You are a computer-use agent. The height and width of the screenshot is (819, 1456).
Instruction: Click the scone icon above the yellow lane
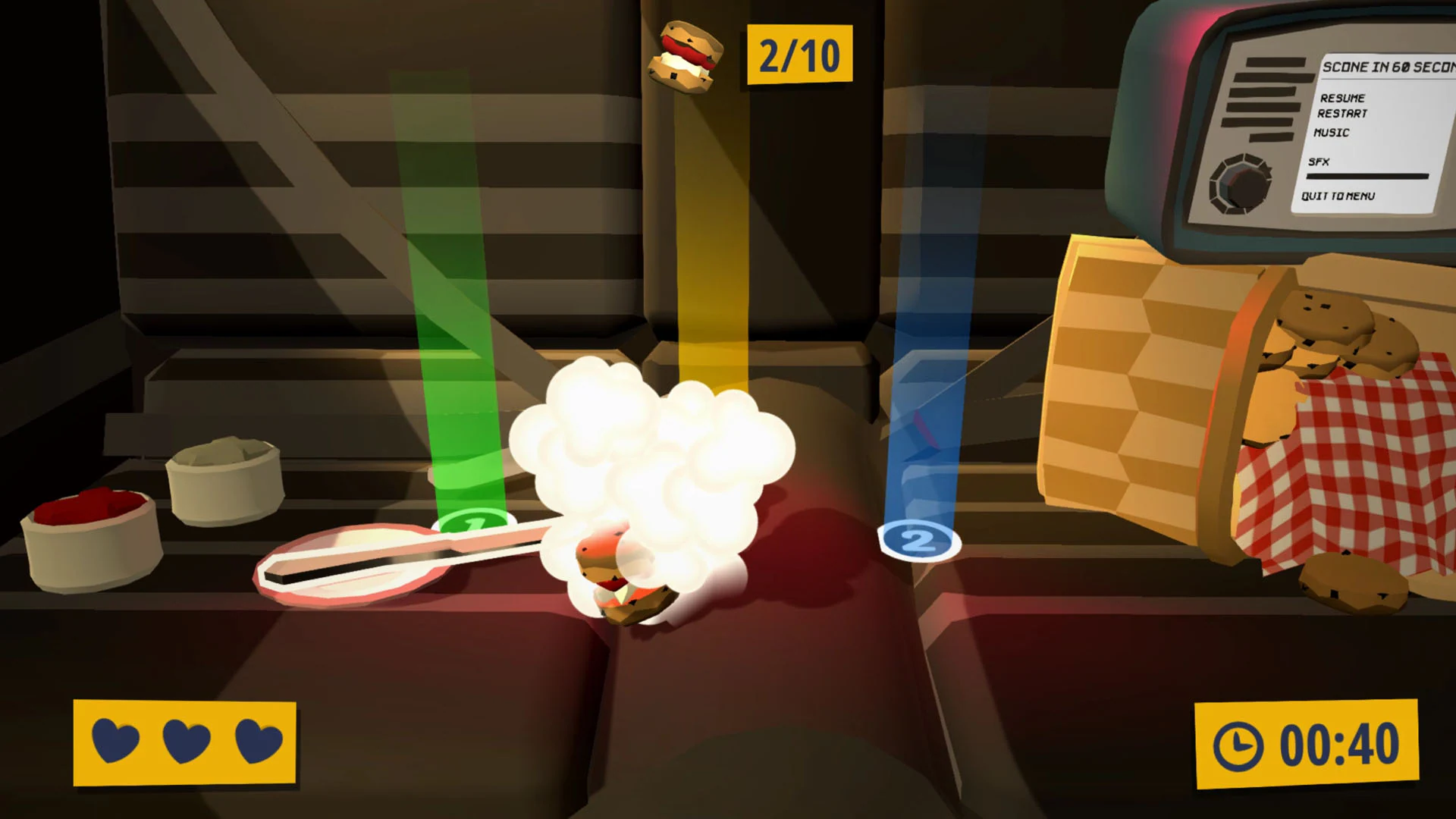tap(685, 55)
